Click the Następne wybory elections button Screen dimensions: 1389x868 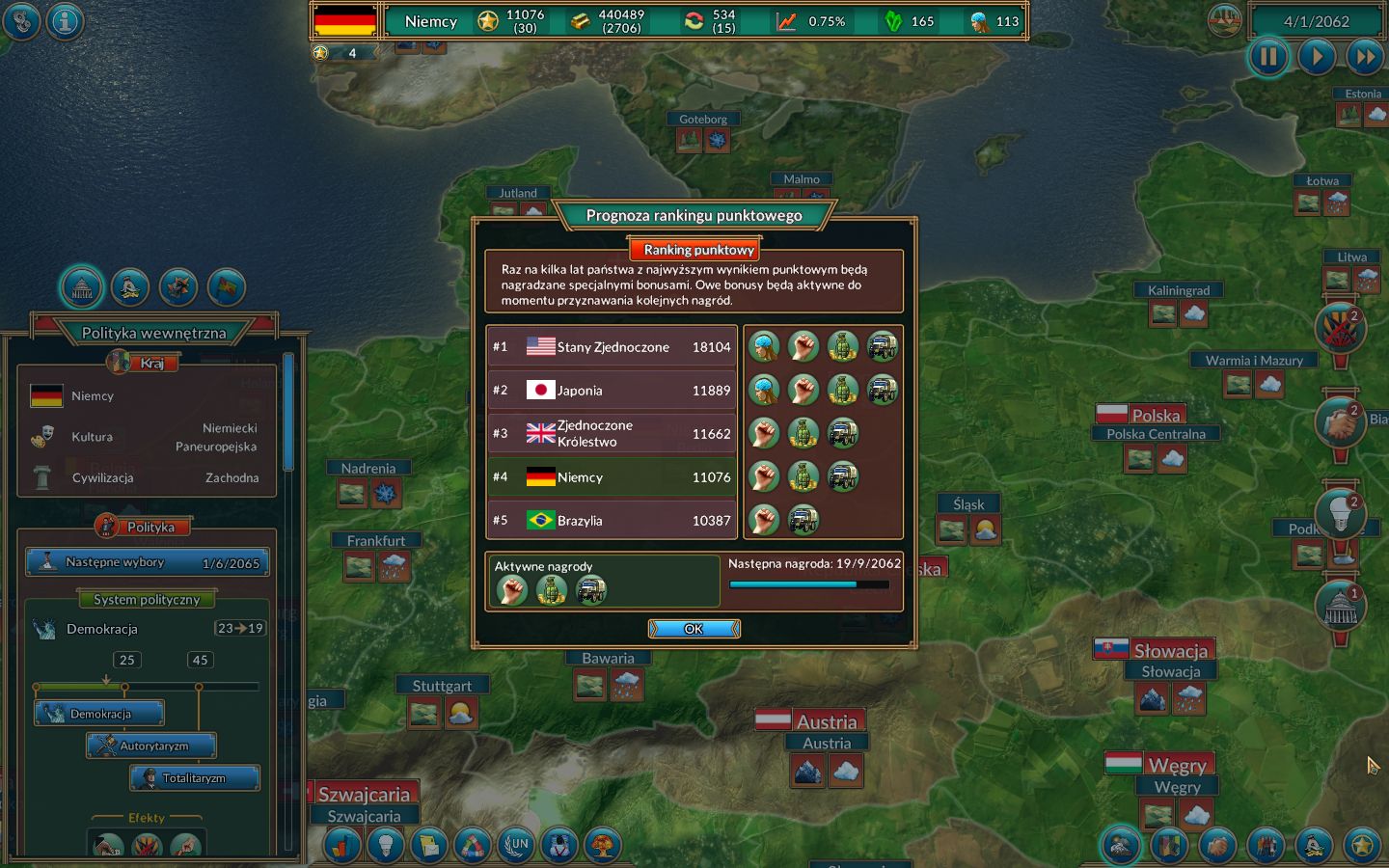[147, 562]
